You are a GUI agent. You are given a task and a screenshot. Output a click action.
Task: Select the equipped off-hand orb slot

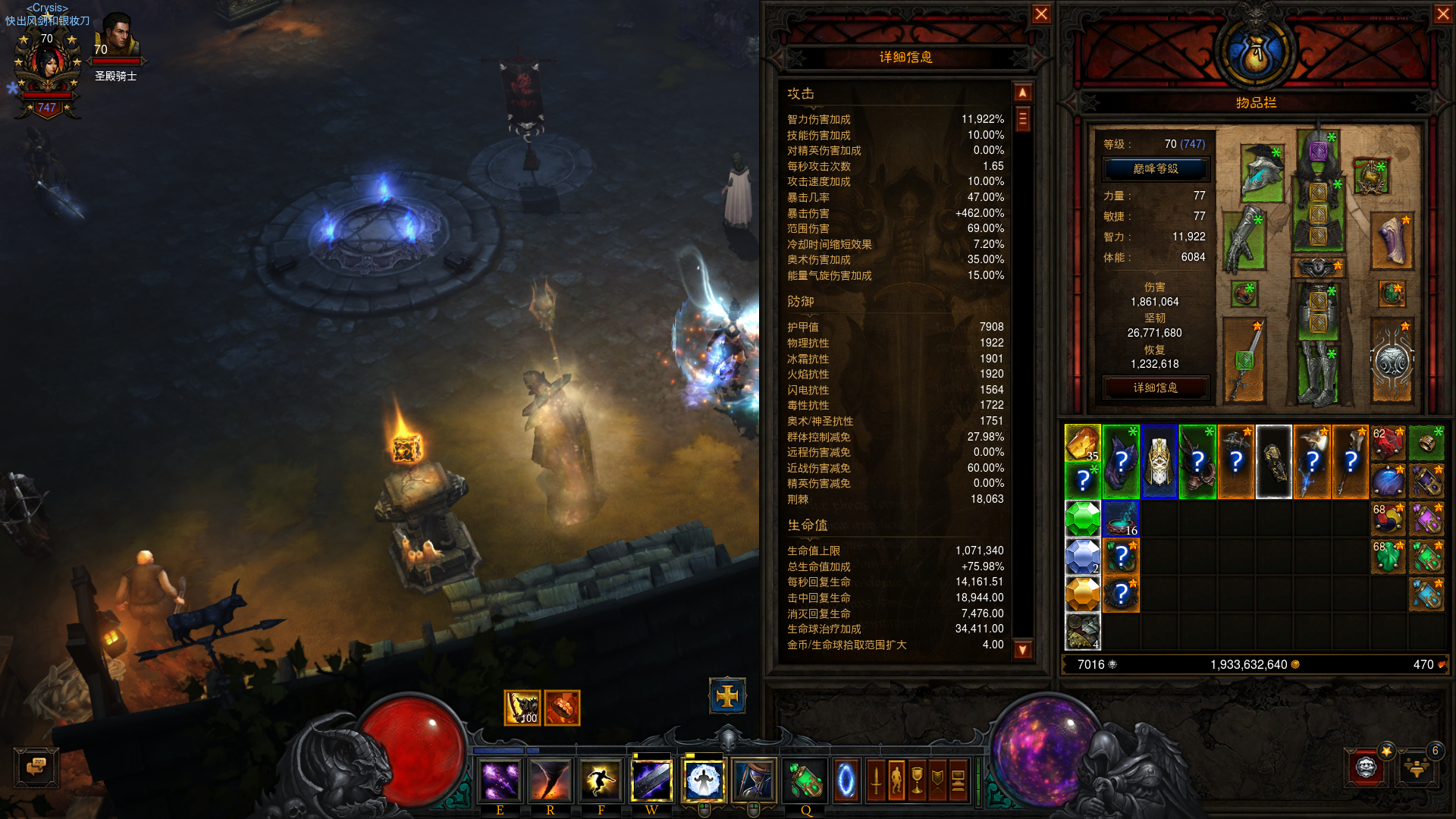[1392, 361]
